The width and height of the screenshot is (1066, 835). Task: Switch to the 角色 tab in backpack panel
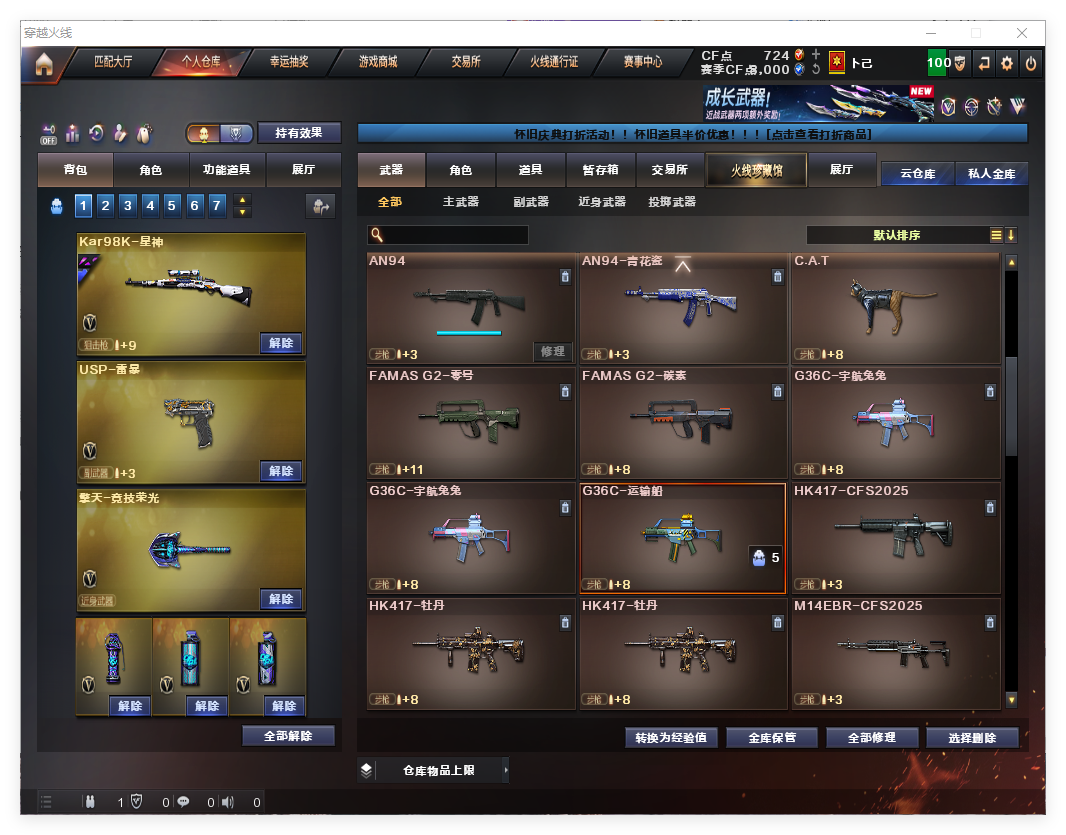151,170
